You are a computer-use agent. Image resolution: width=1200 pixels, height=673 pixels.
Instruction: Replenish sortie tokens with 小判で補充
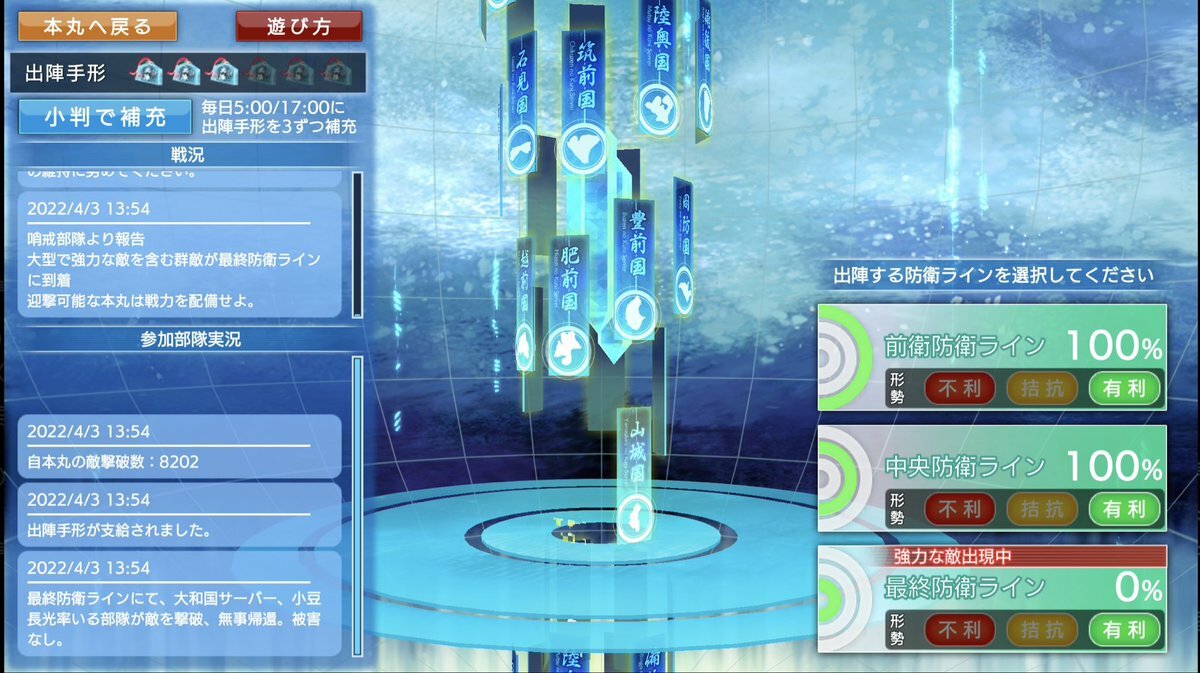(105, 117)
